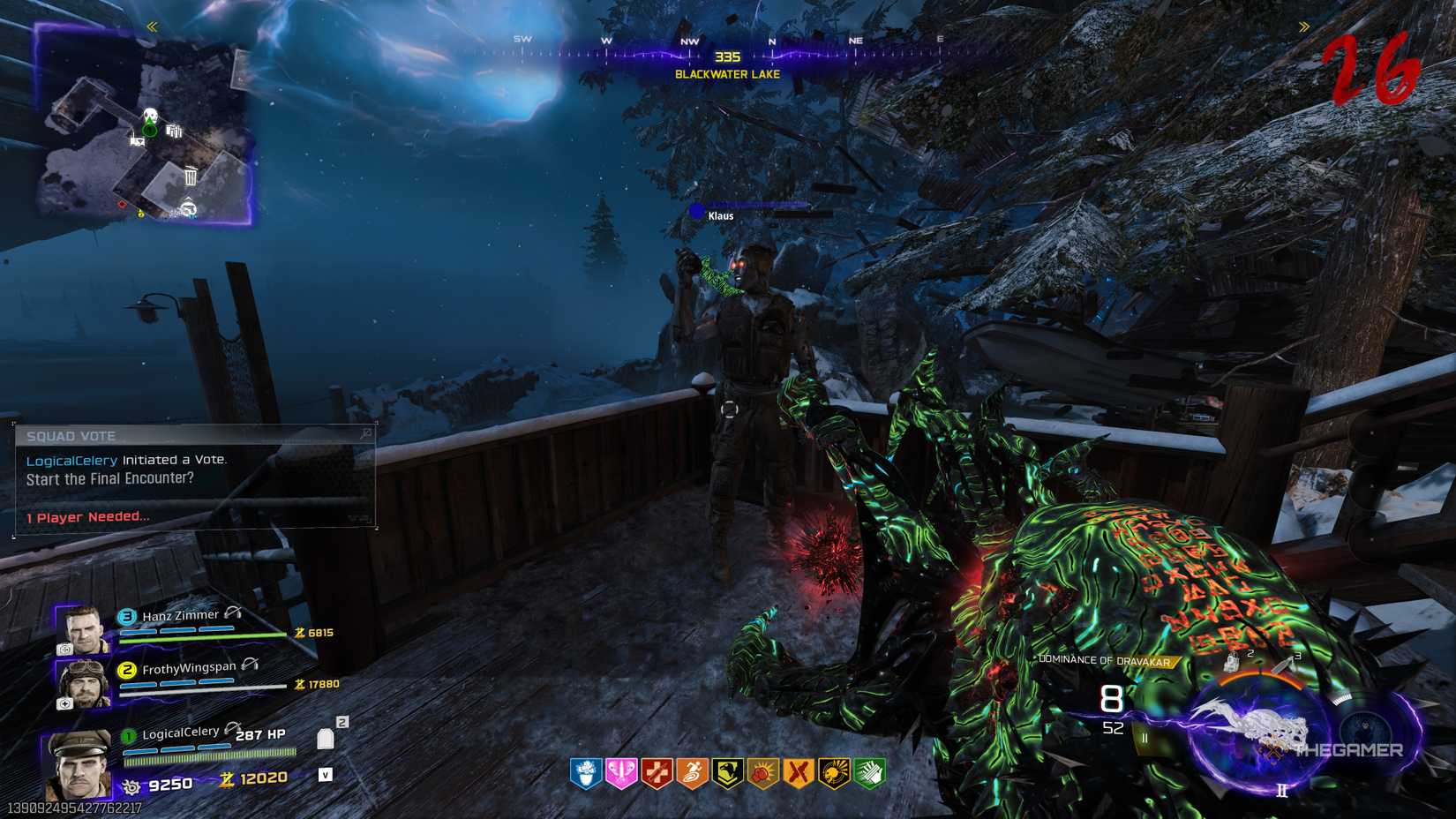Click the trash can icon on the minimap
Viewport: 1456px width, 819px height.
coord(190,177)
